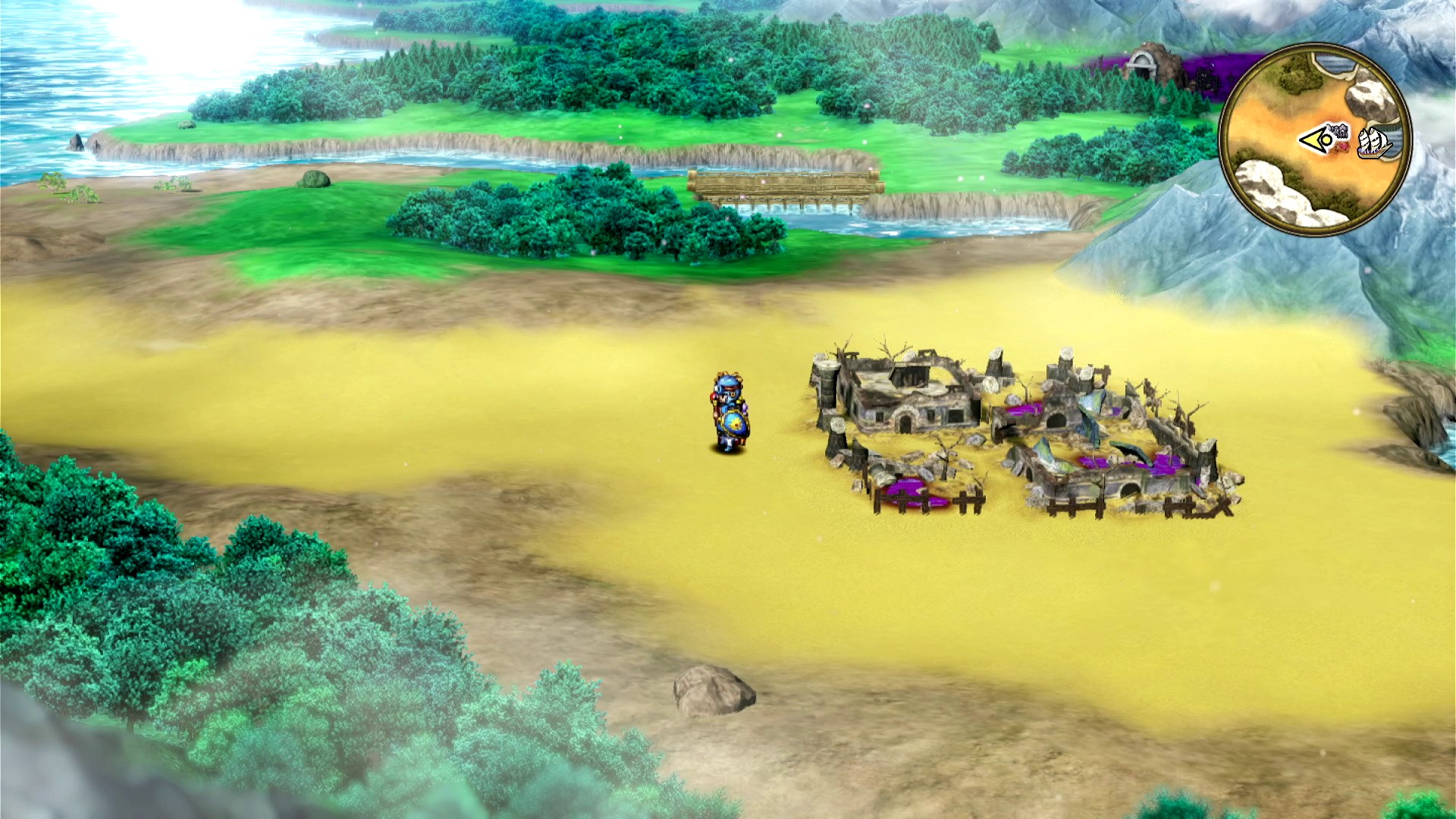1456x819 pixels.
Task: Select the yellow player arrow on the minimap
Action: click(1316, 140)
